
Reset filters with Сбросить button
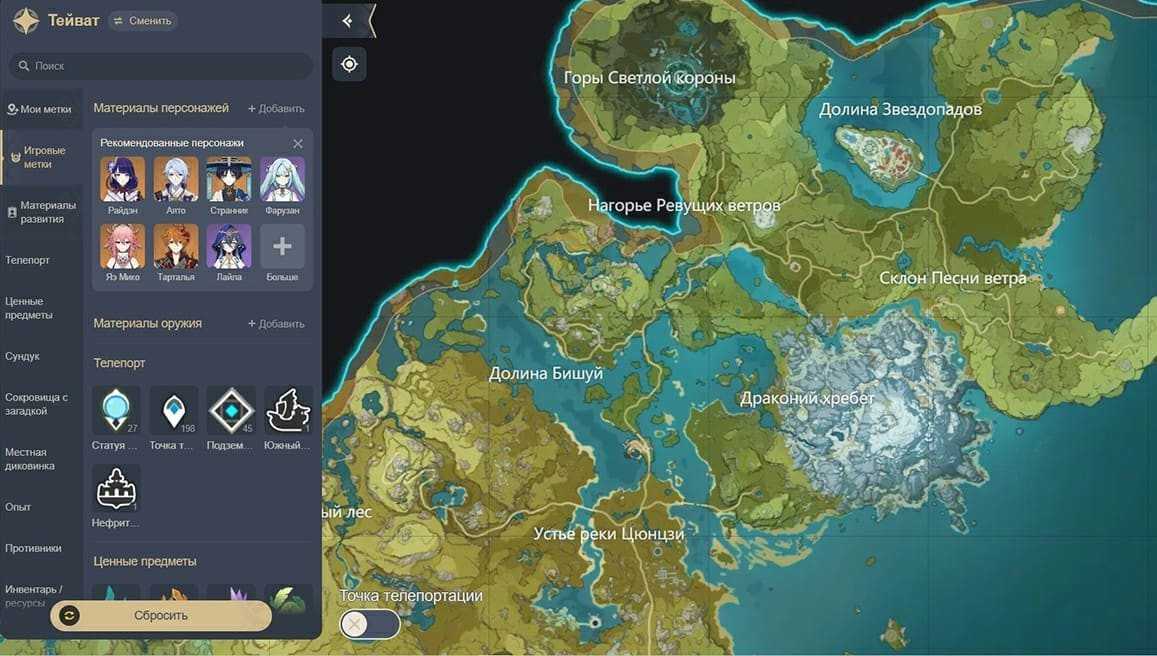click(x=161, y=616)
